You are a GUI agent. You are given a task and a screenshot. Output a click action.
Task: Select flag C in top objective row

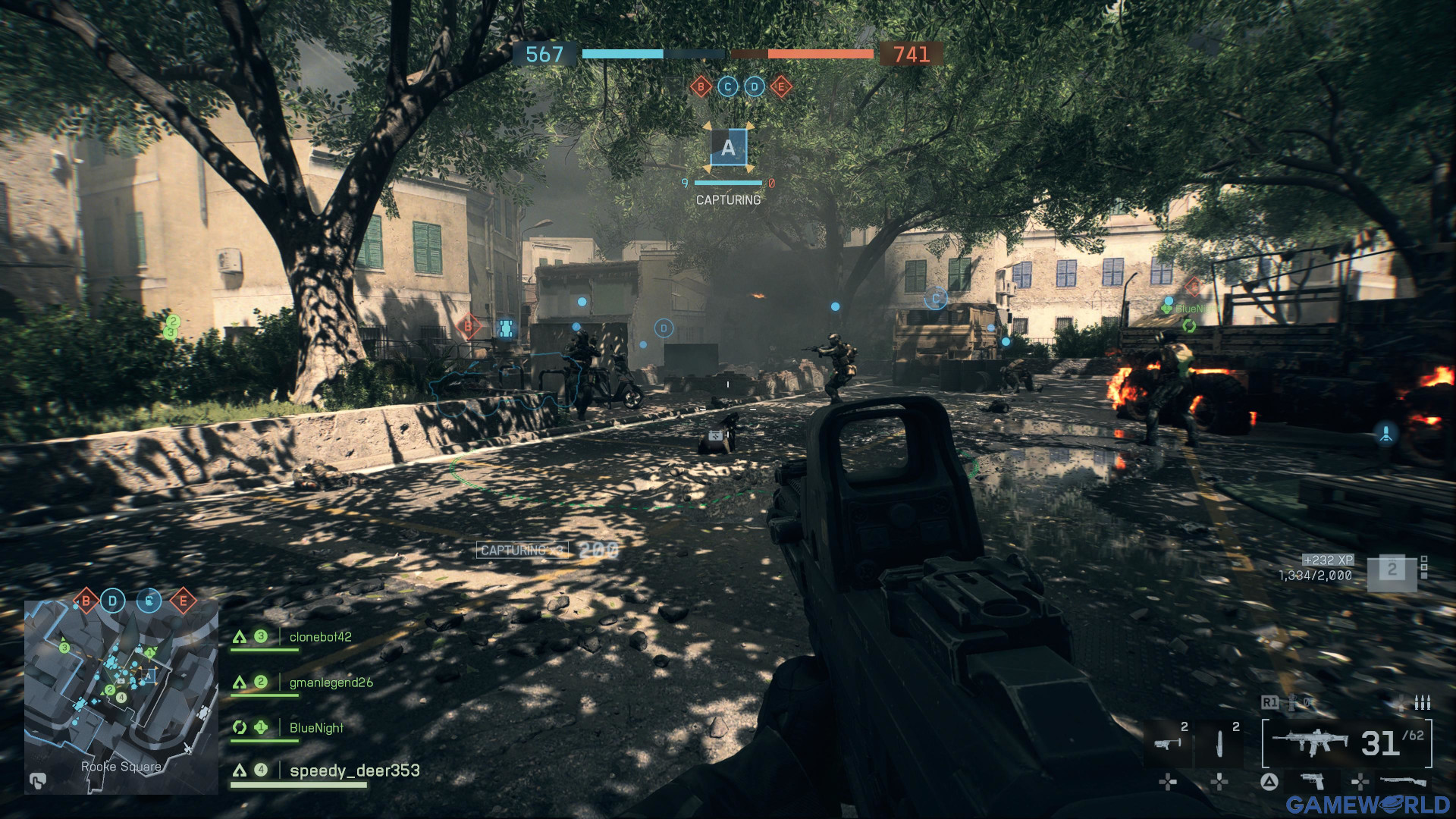point(728,86)
